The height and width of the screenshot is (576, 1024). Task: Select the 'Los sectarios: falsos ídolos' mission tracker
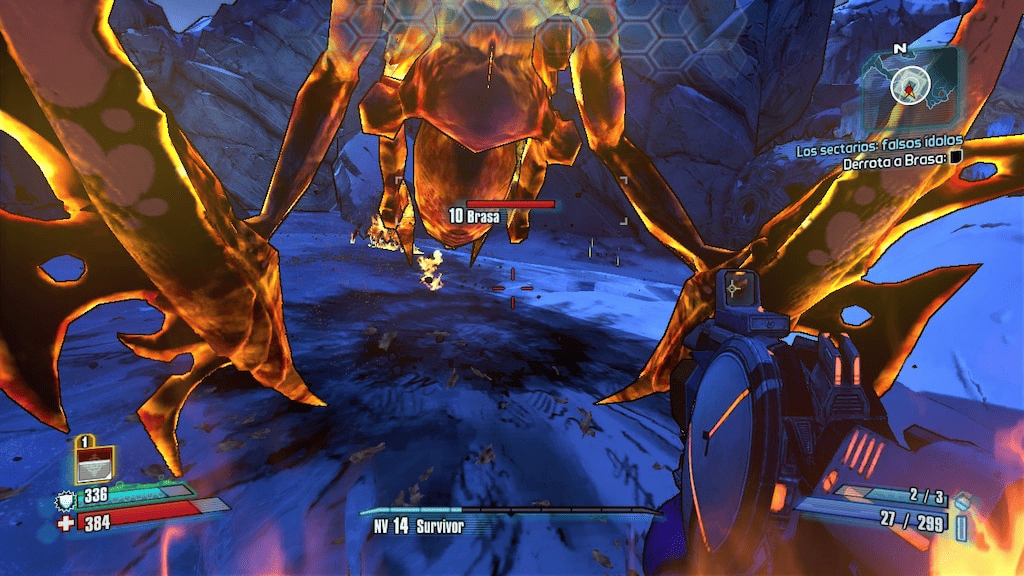(878, 150)
